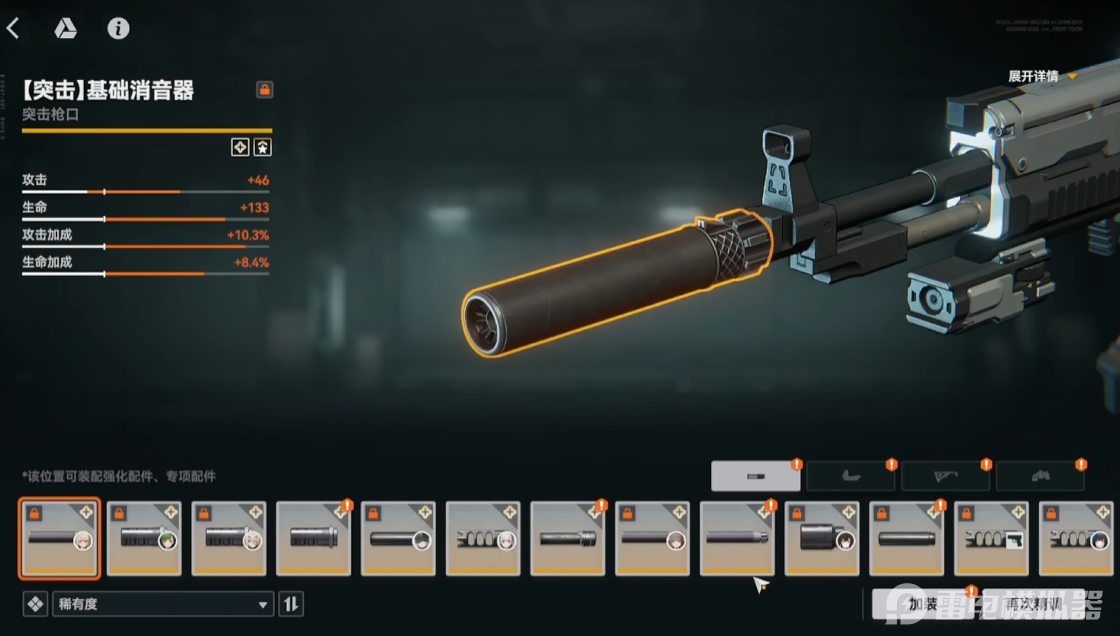Toggle the orange lock beside the silencer name

pyautogui.click(x=264, y=90)
